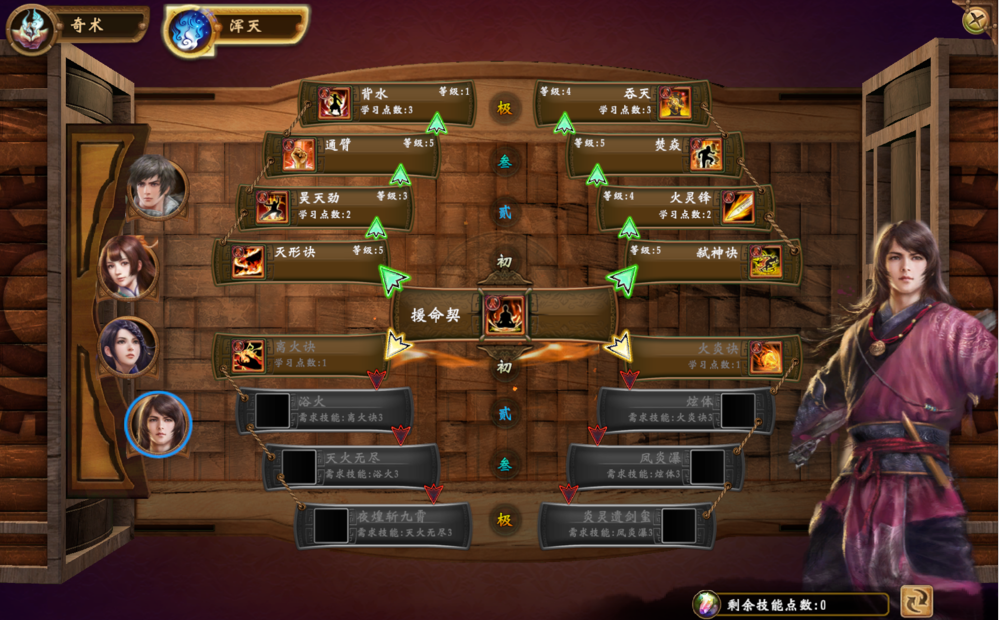This screenshot has height=620, width=1002.
Task: Select the locked 凤炎瀑 skill
Action: pos(655,465)
